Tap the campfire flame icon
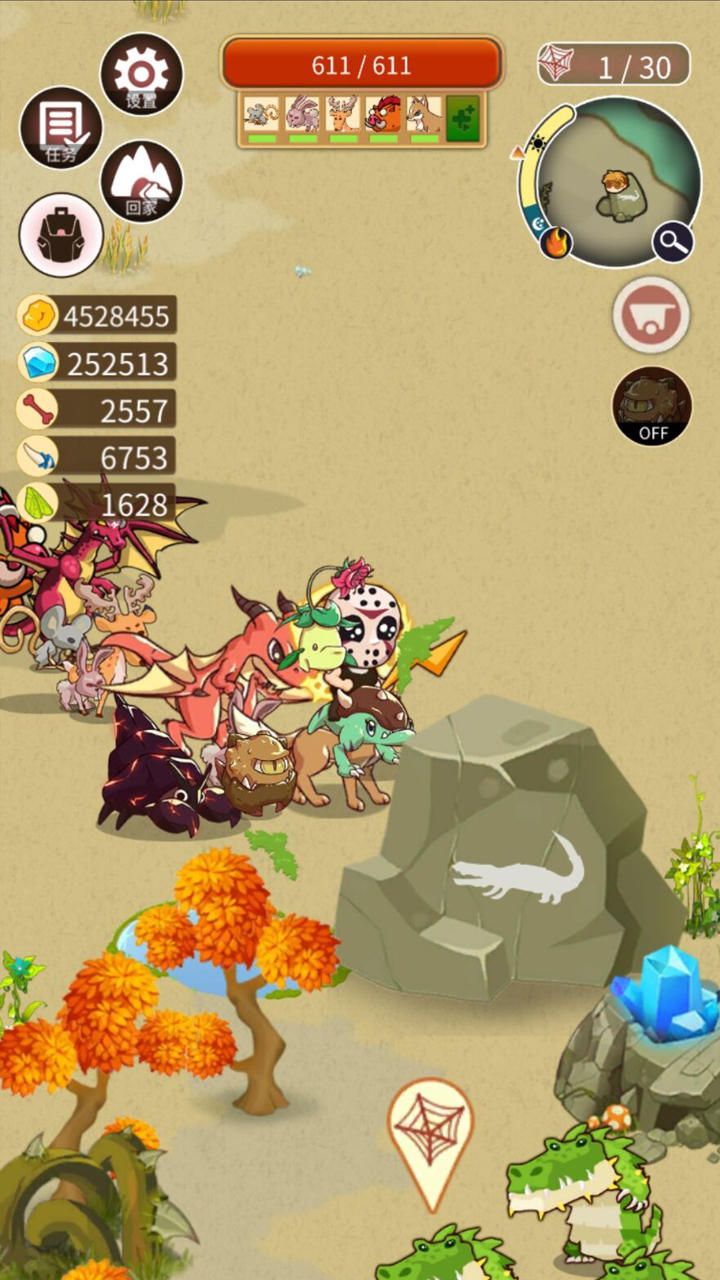The image size is (720, 1280). pyautogui.click(x=556, y=243)
